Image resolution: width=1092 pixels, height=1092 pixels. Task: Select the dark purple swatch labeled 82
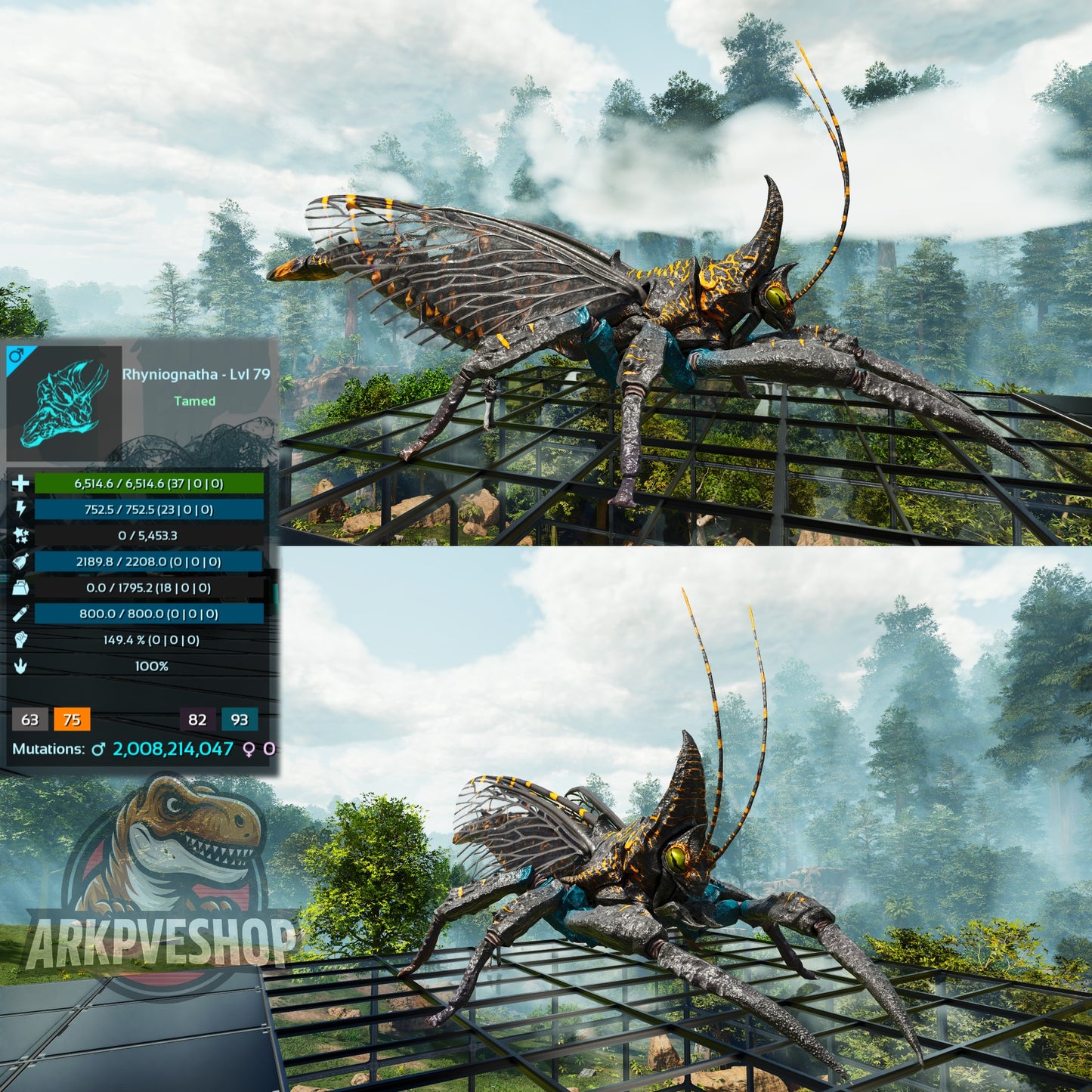[x=197, y=719]
